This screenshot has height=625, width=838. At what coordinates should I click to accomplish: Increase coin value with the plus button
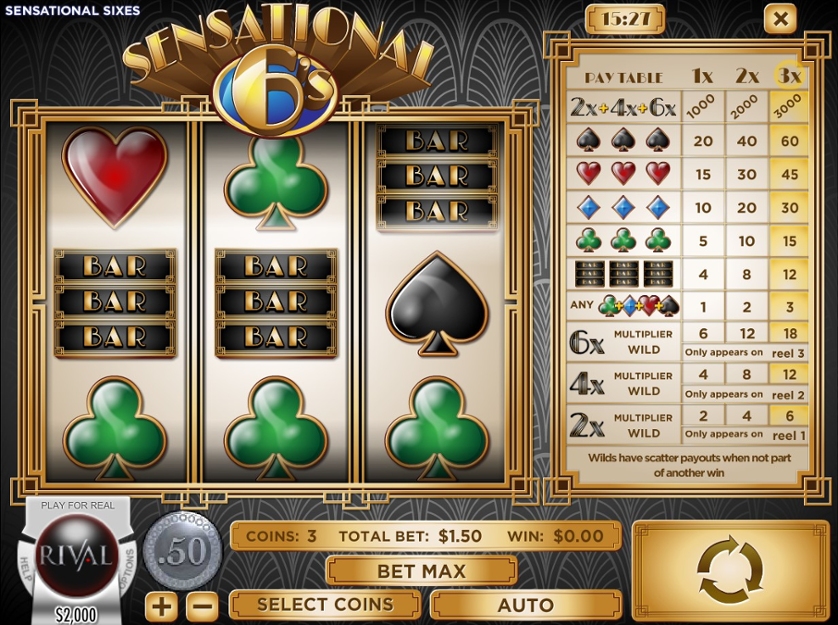pos(161,606)
